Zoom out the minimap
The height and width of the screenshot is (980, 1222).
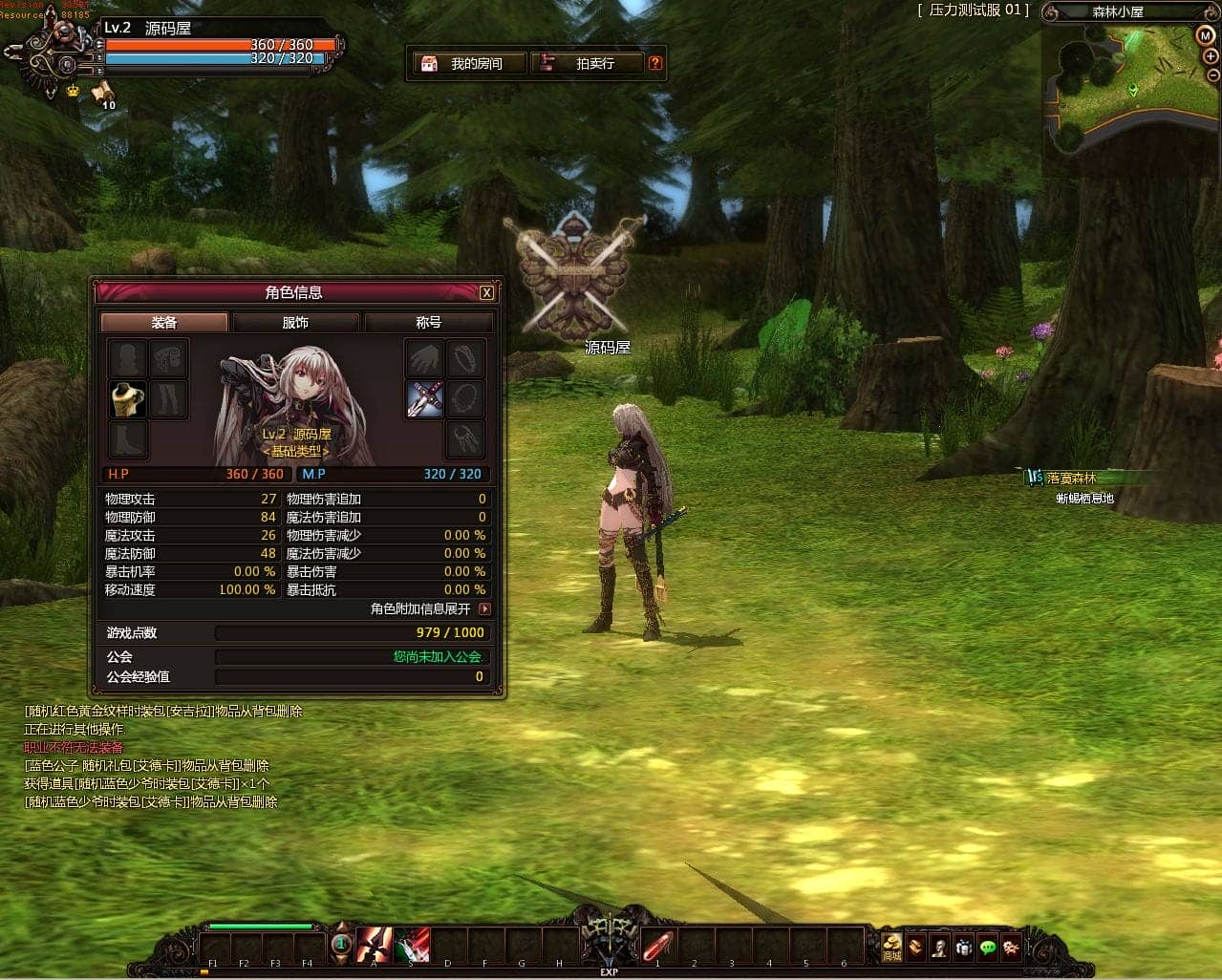[1213, 75]
